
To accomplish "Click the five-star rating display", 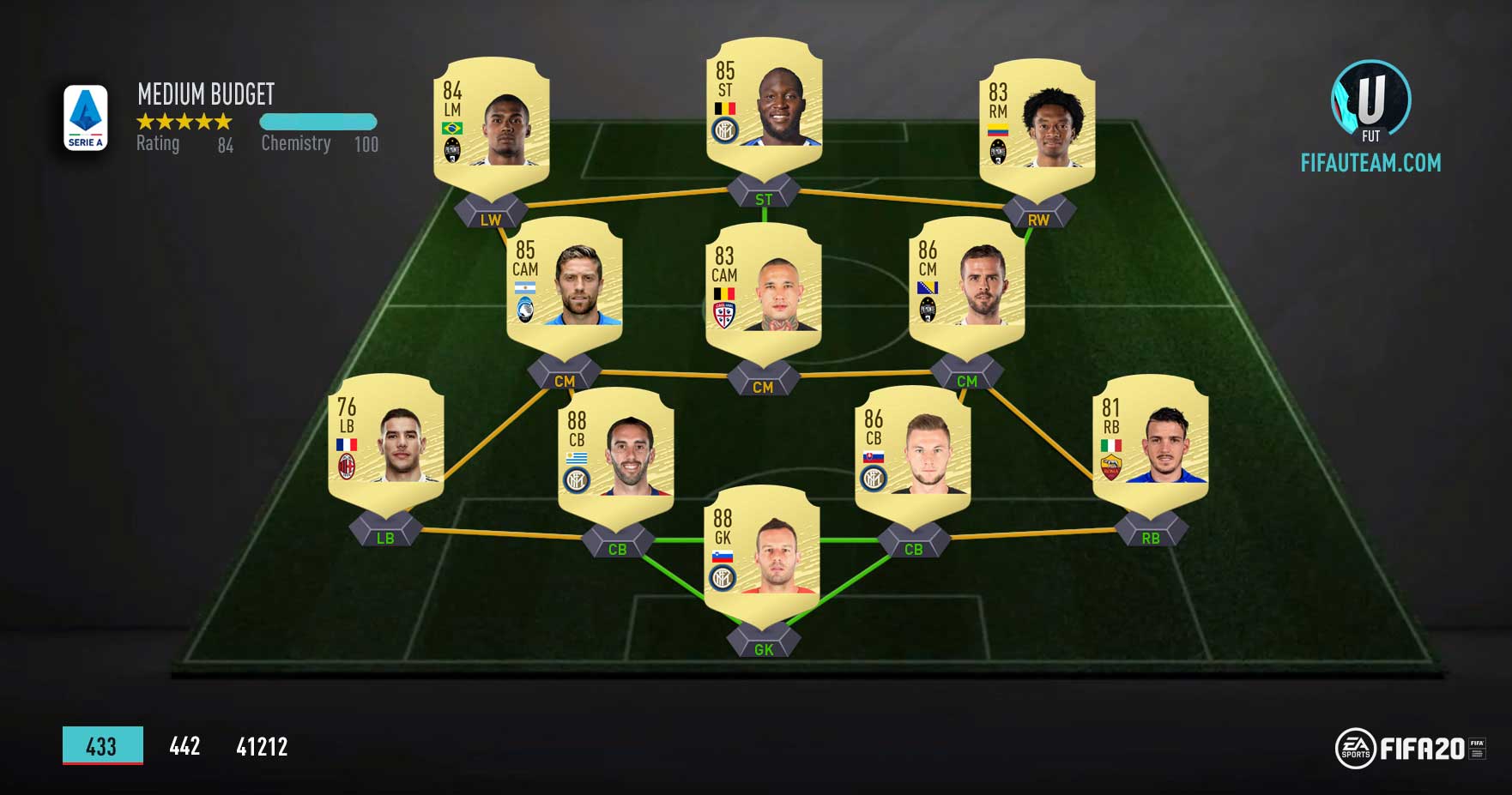I will point(183,122).
